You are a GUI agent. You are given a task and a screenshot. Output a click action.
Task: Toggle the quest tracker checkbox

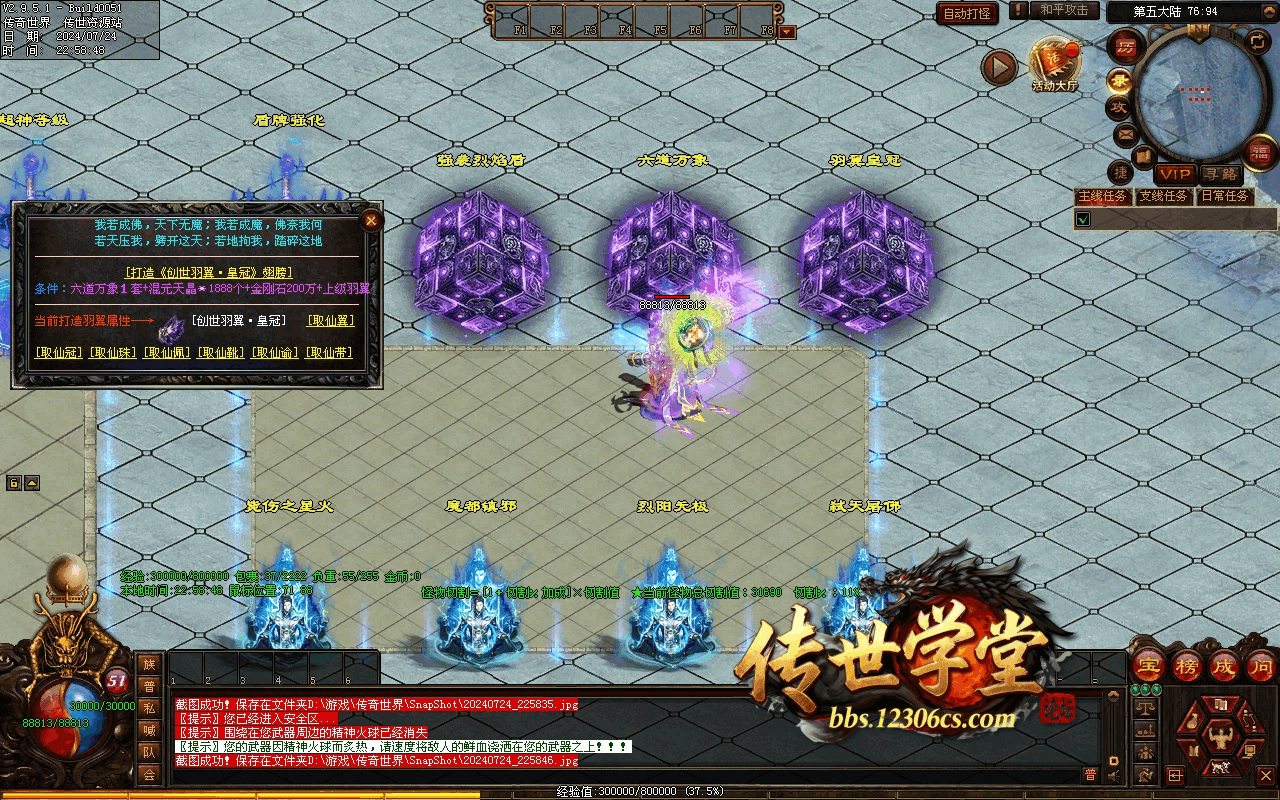coord(1082,218)
